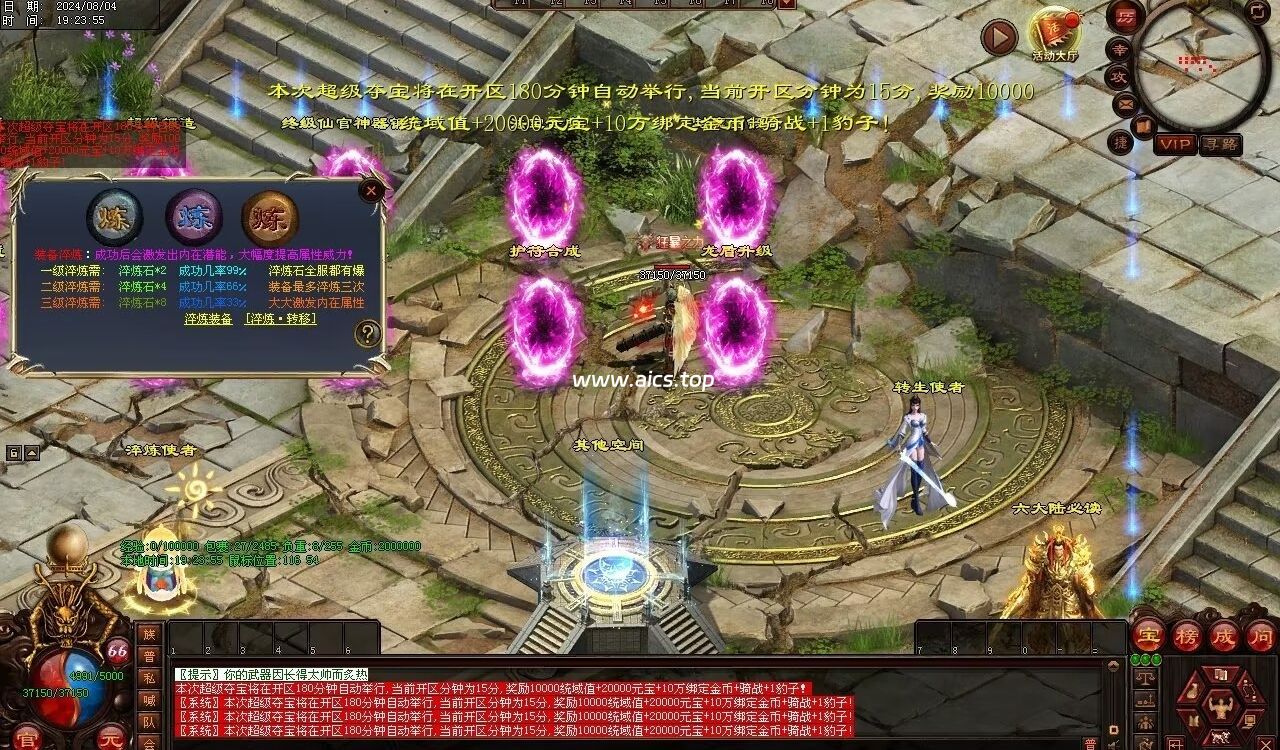
Task: Switch chat to the 族 clan channel
Action: 149,634
